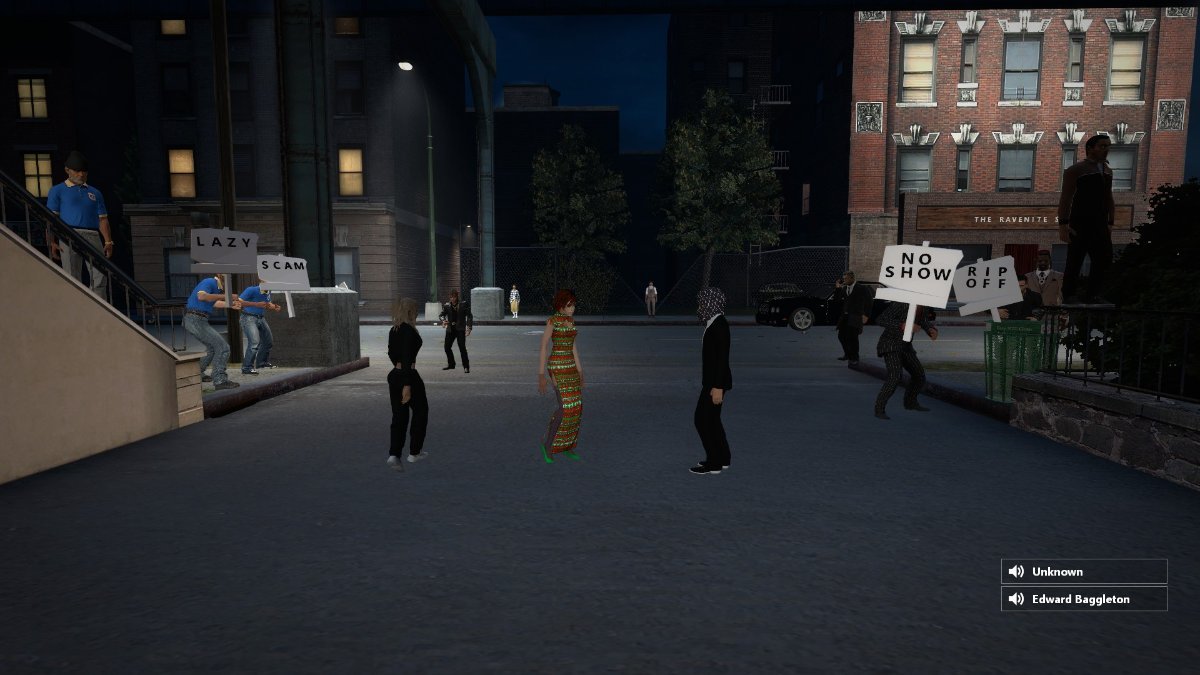Click the Edward Baggleton speaker entry
This screenshot has height=675, width=1200.
click(1083, 599)
